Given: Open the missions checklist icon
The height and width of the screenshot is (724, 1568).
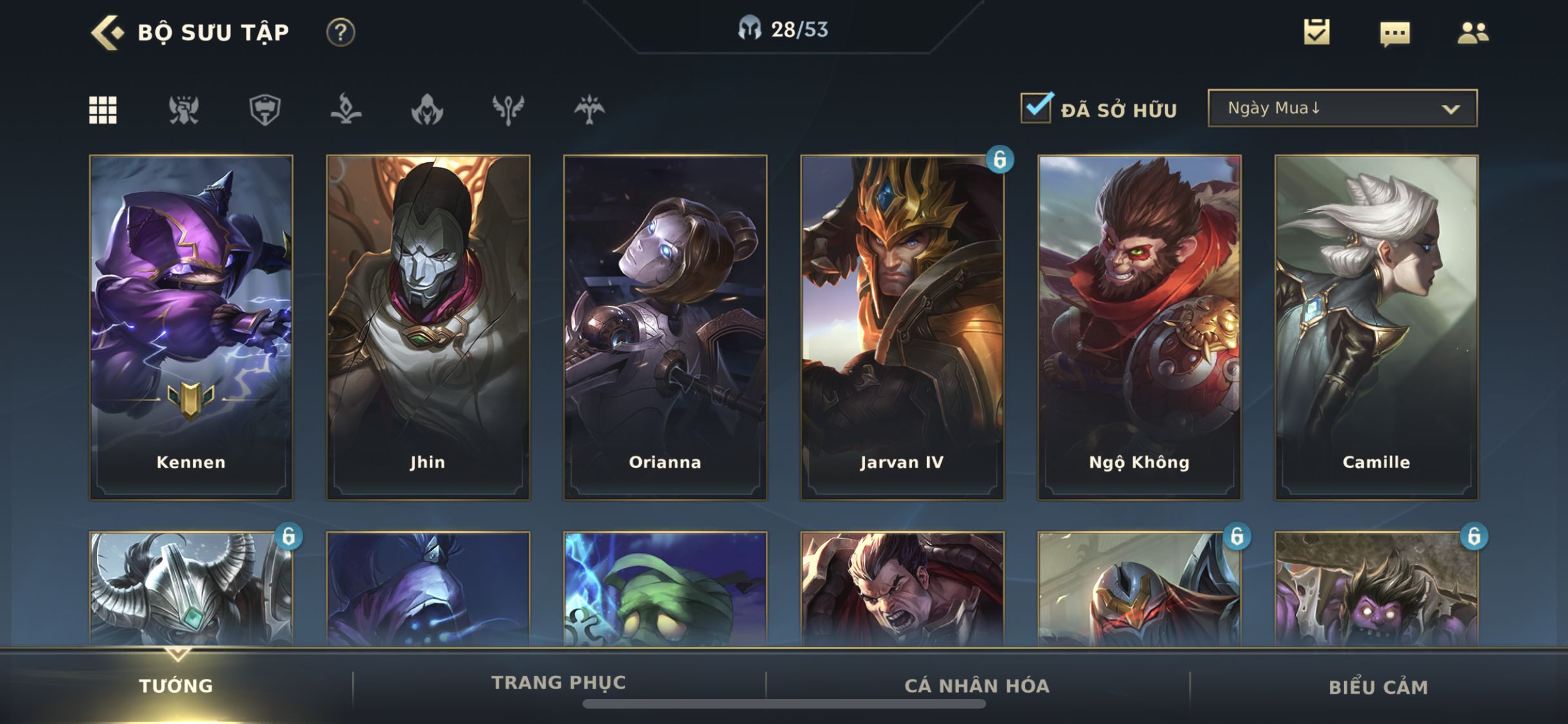Looking at the screenshot, I should click(x=1316, y=32).
